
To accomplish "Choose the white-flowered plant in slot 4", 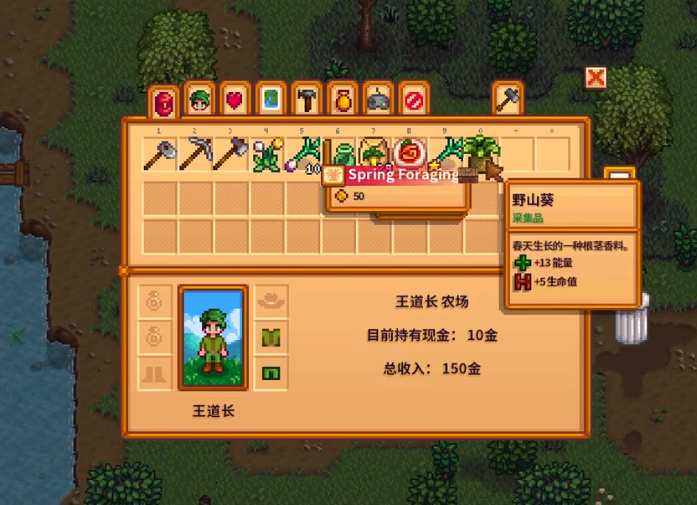I will click(267, 155).
